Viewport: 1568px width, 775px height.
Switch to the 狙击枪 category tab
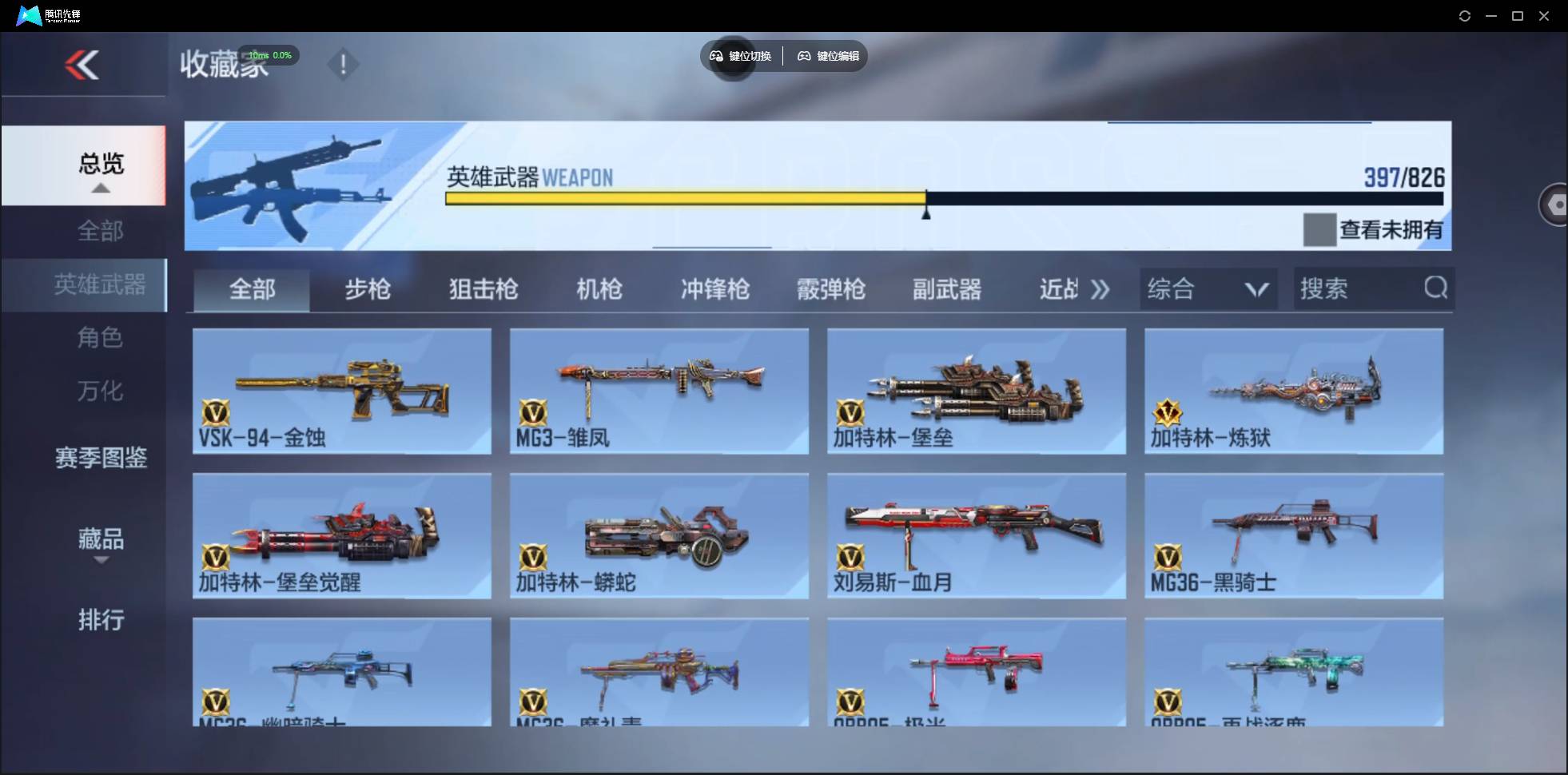click(483, 289)
